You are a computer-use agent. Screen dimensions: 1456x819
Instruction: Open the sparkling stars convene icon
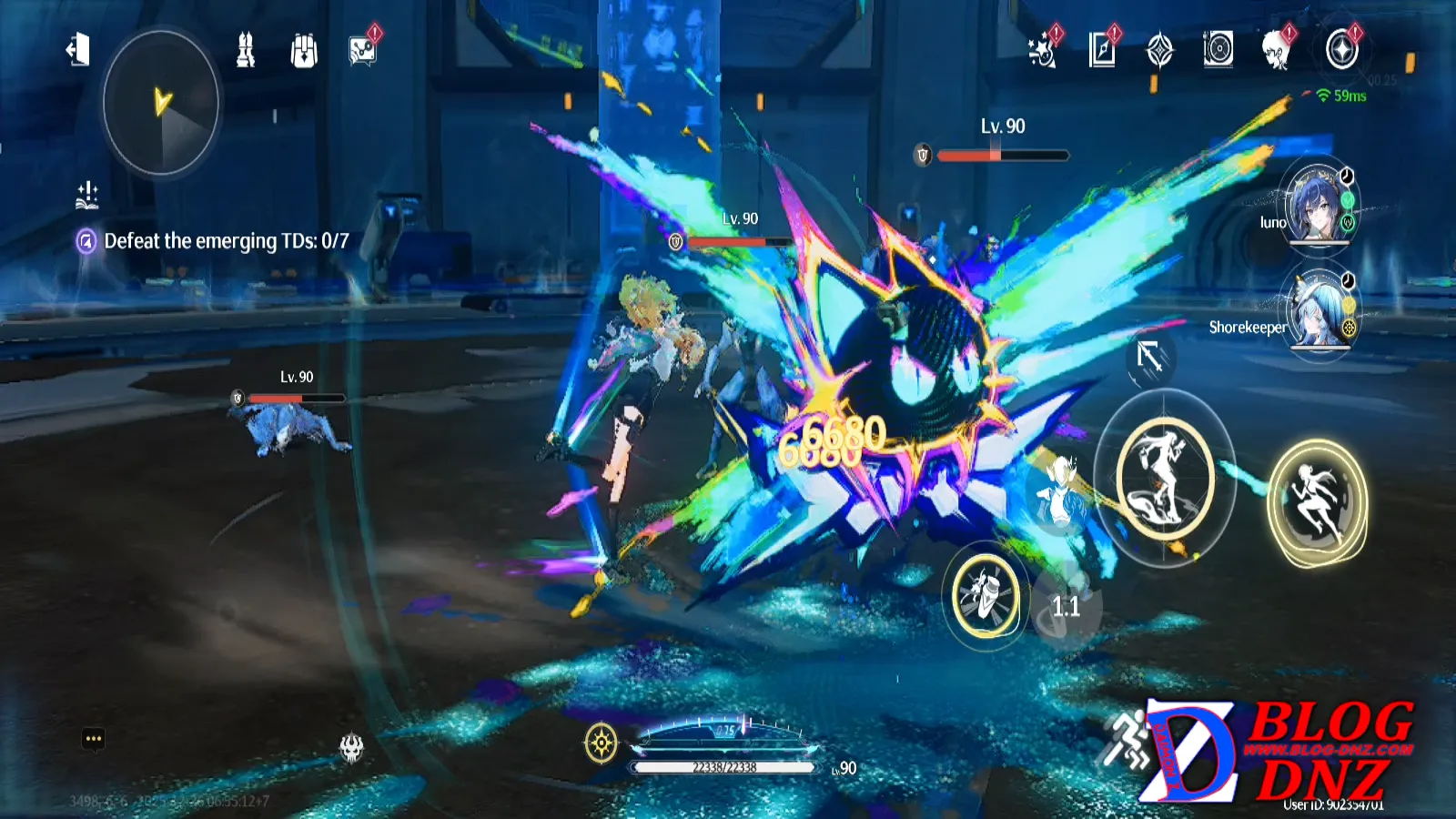(x=1042, y=50)
